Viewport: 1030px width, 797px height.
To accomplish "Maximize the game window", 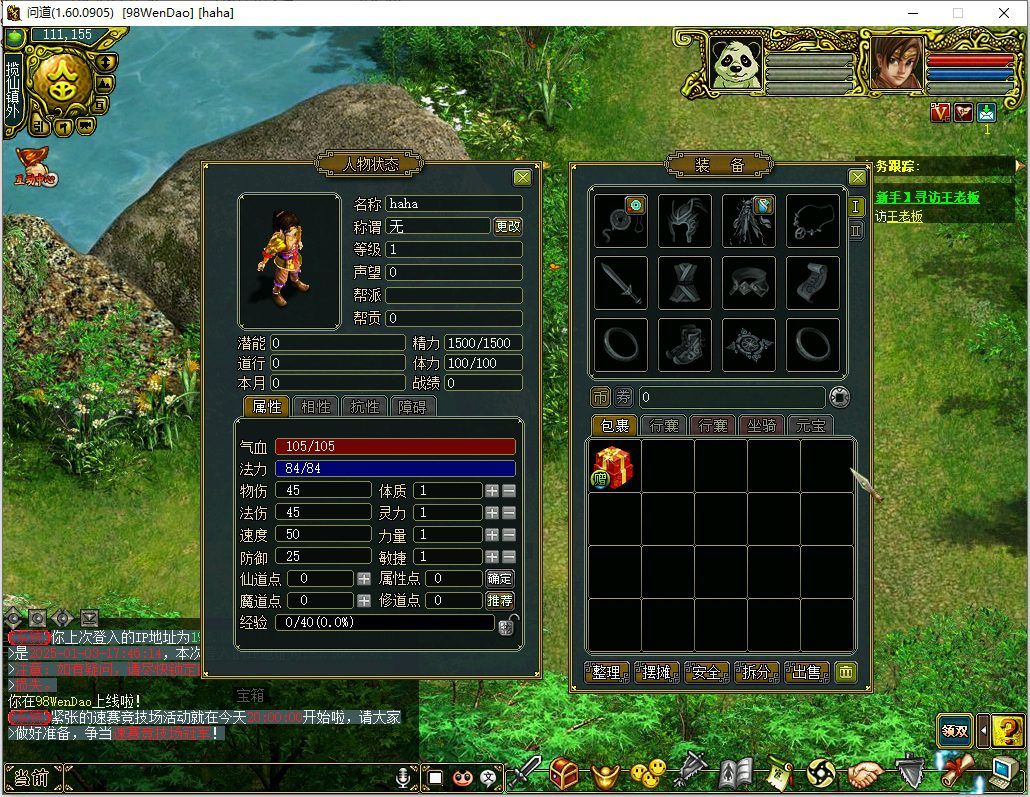I will 958,13.
